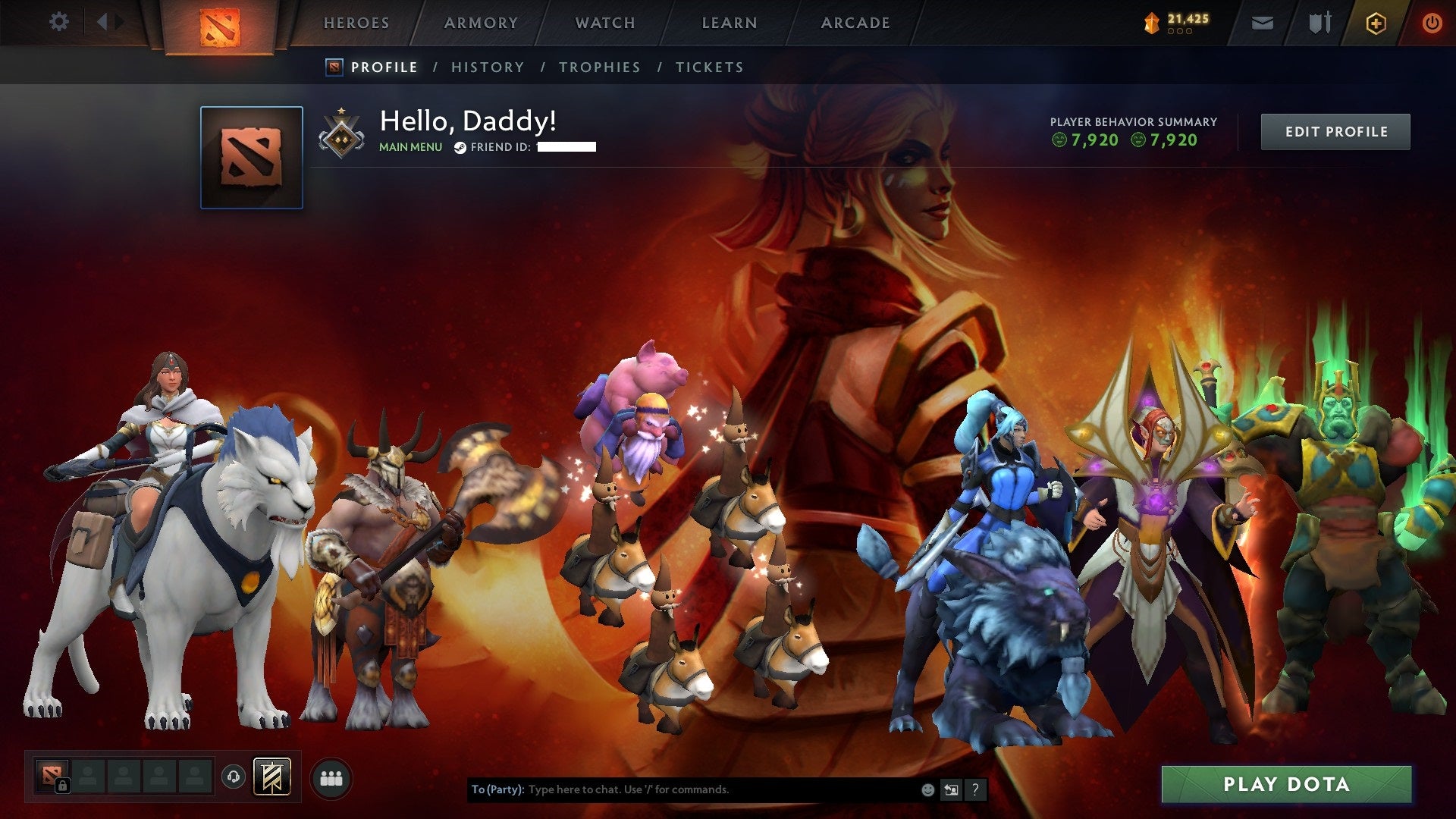
Task: Toggle the party voice chat headset
Action: 233,777
